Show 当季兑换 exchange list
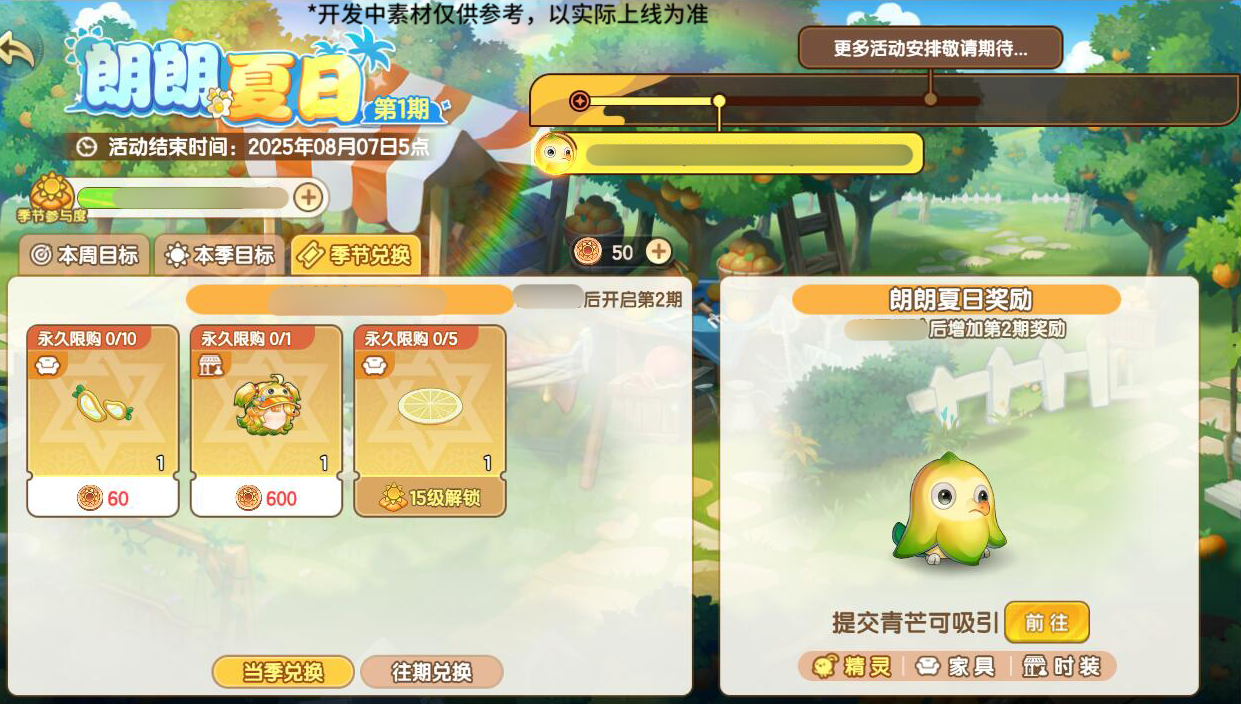Viewport: 1241px width, 704px height. pyautogui.click(x=283, y=672)
